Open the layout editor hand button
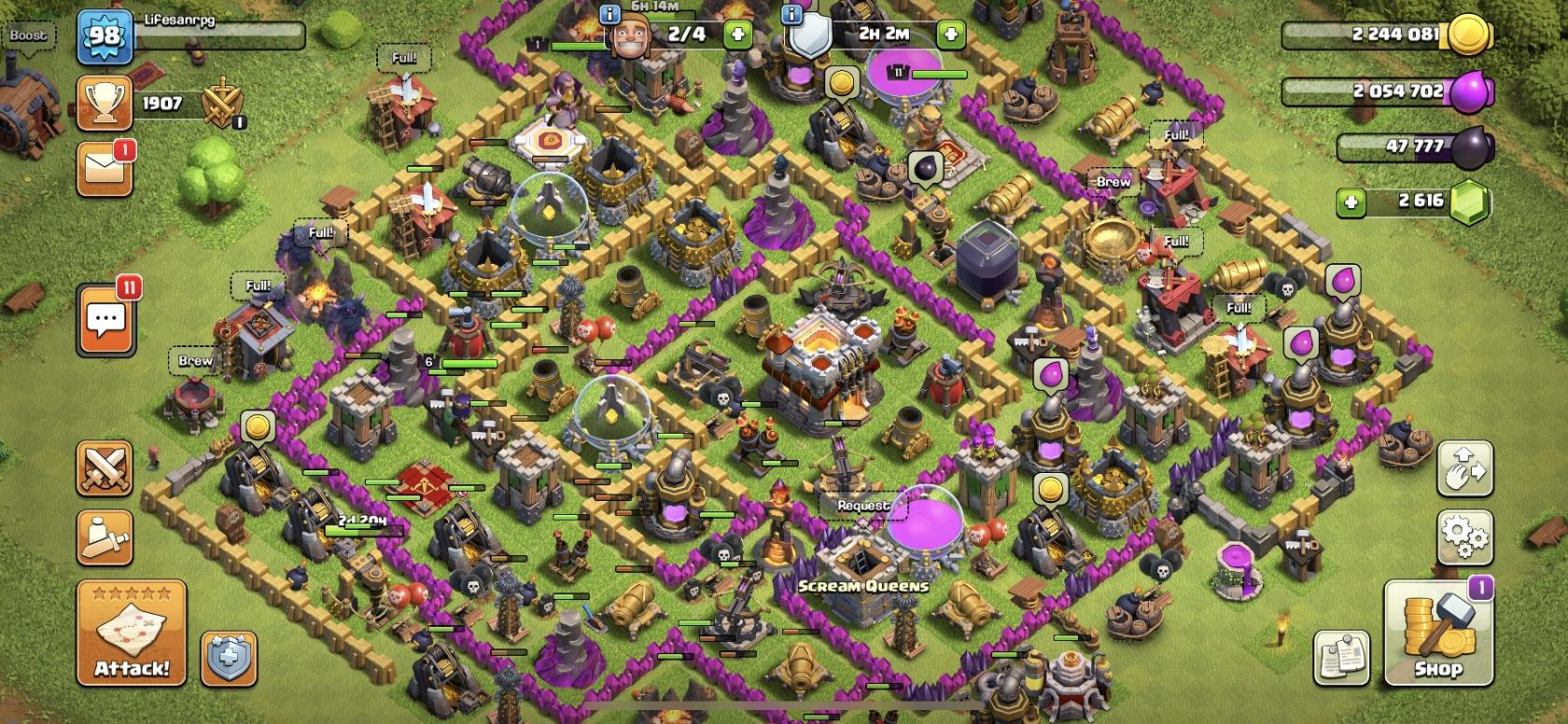Image resolution: width=1568 pixels, height=724 pixels. [1464, 468]
